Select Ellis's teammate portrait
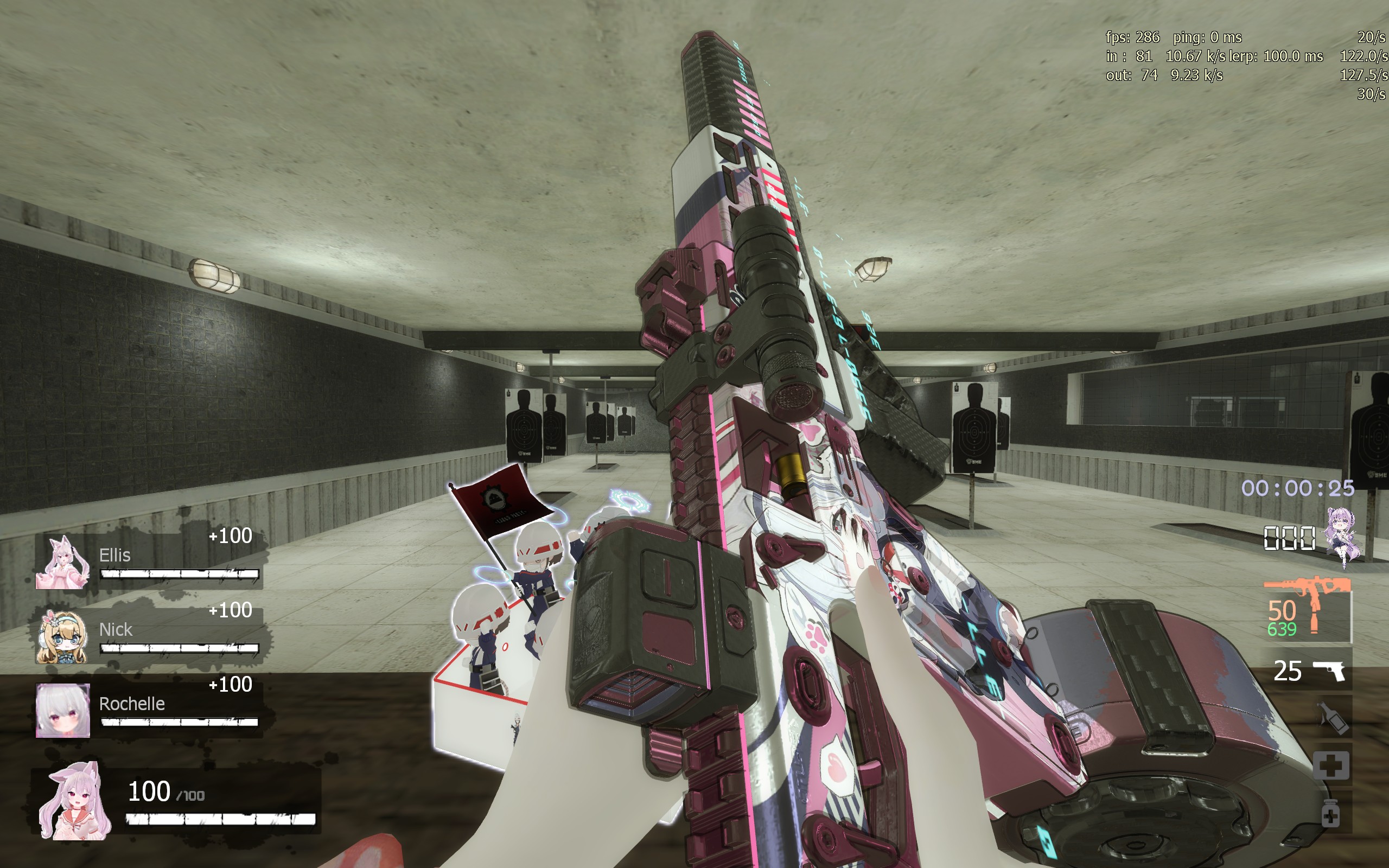This screenshot has height=868, width=1389. pyautogui.click(x=62, y=563)
